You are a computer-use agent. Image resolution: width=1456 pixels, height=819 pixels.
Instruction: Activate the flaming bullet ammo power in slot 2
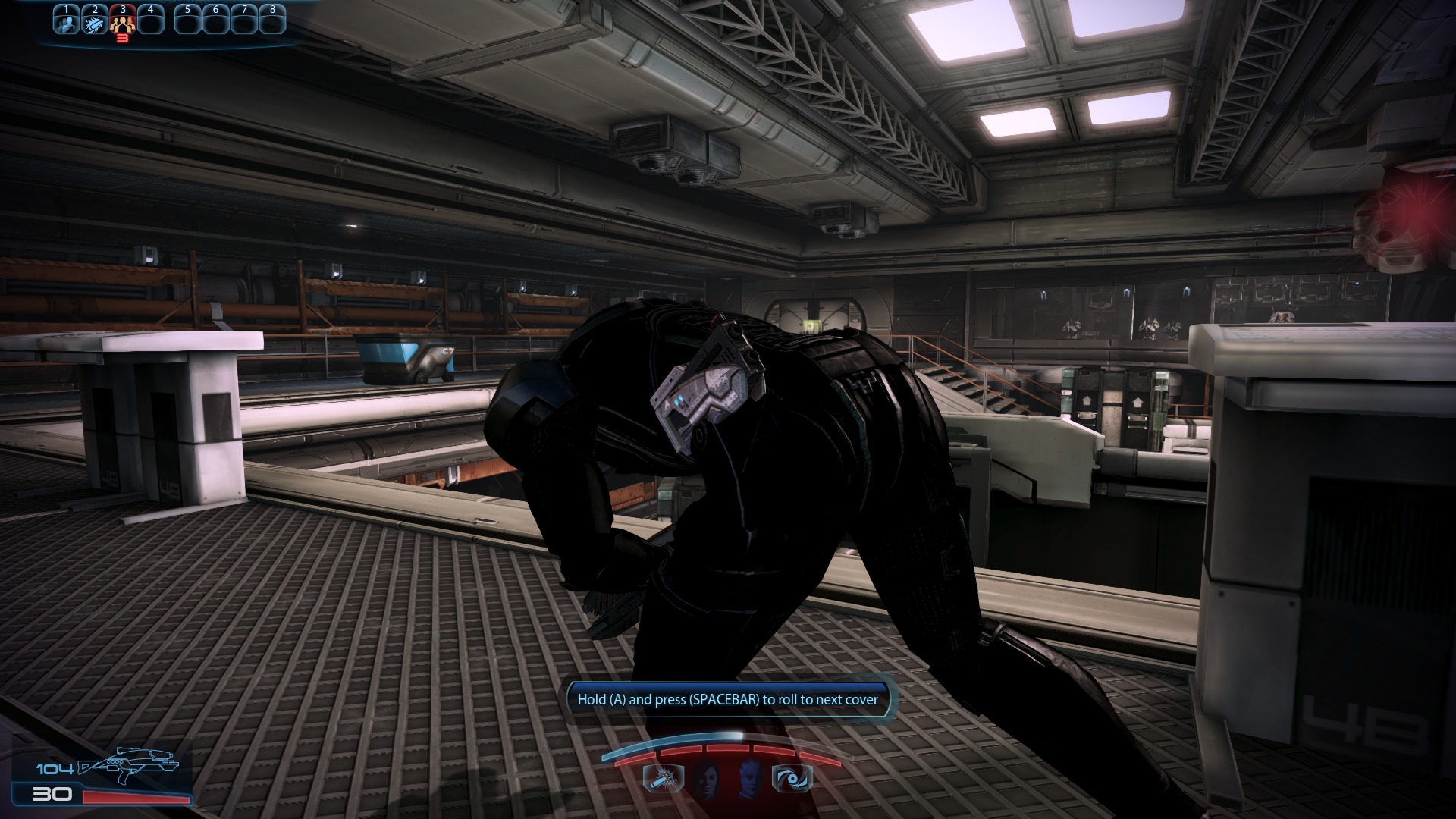coord(95,23)
